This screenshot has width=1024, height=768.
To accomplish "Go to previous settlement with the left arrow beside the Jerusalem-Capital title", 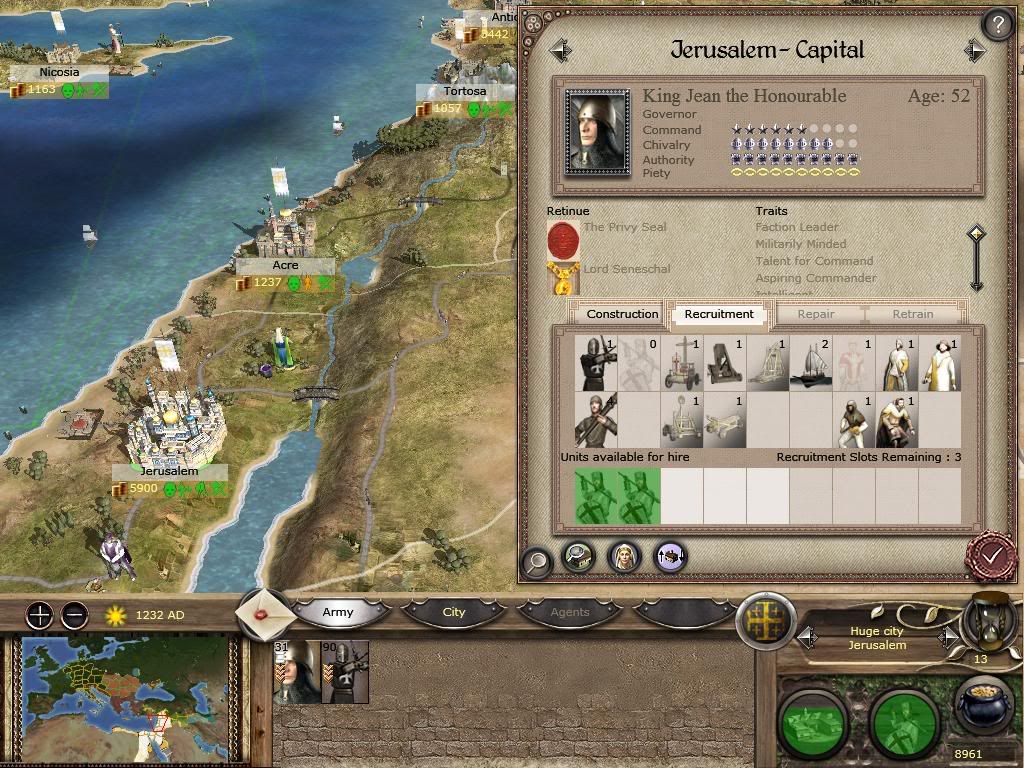I will [560, 50].
